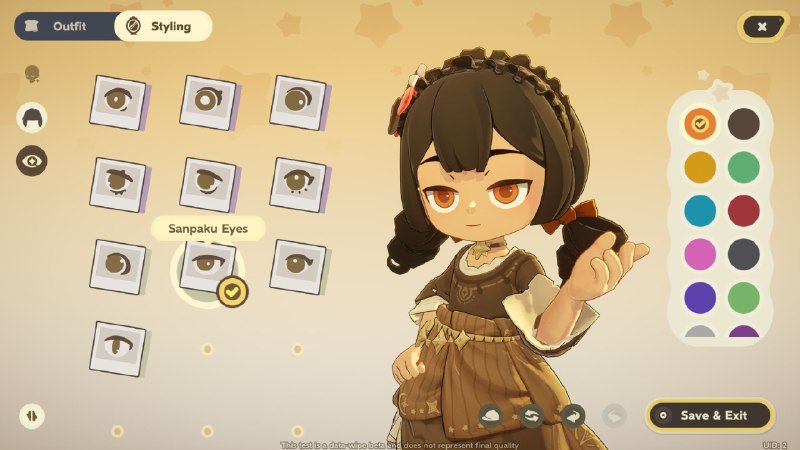
Task: Pick the dark brown eye color
Action: tap(743, 124)
